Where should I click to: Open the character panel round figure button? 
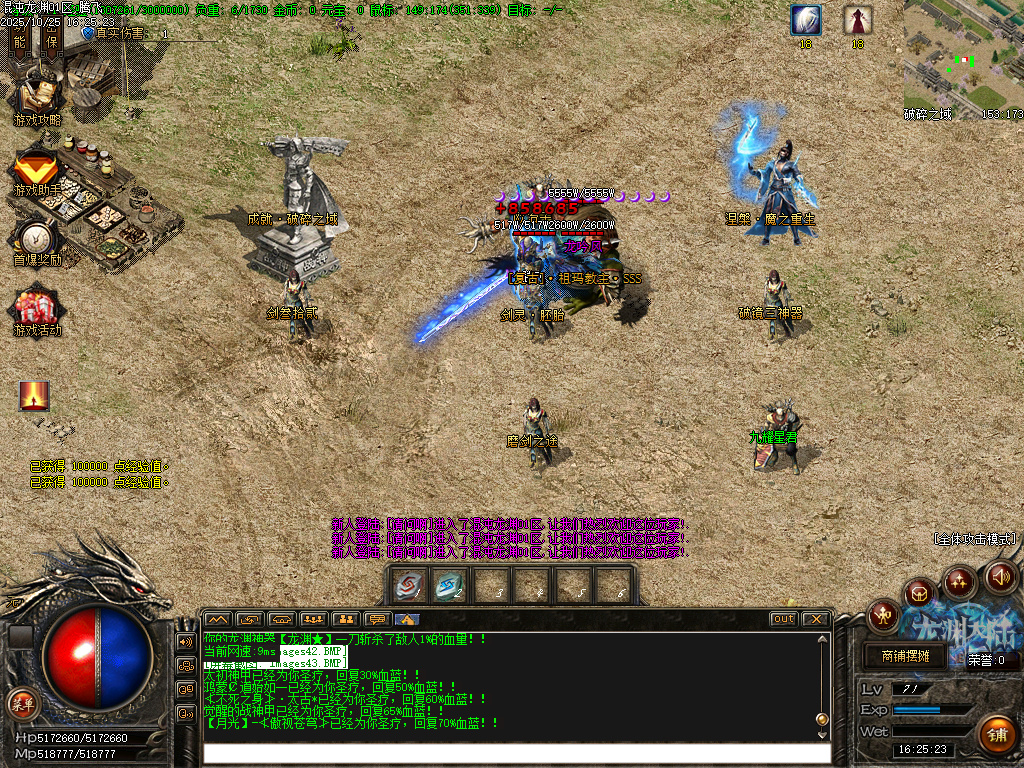(884, 615)
